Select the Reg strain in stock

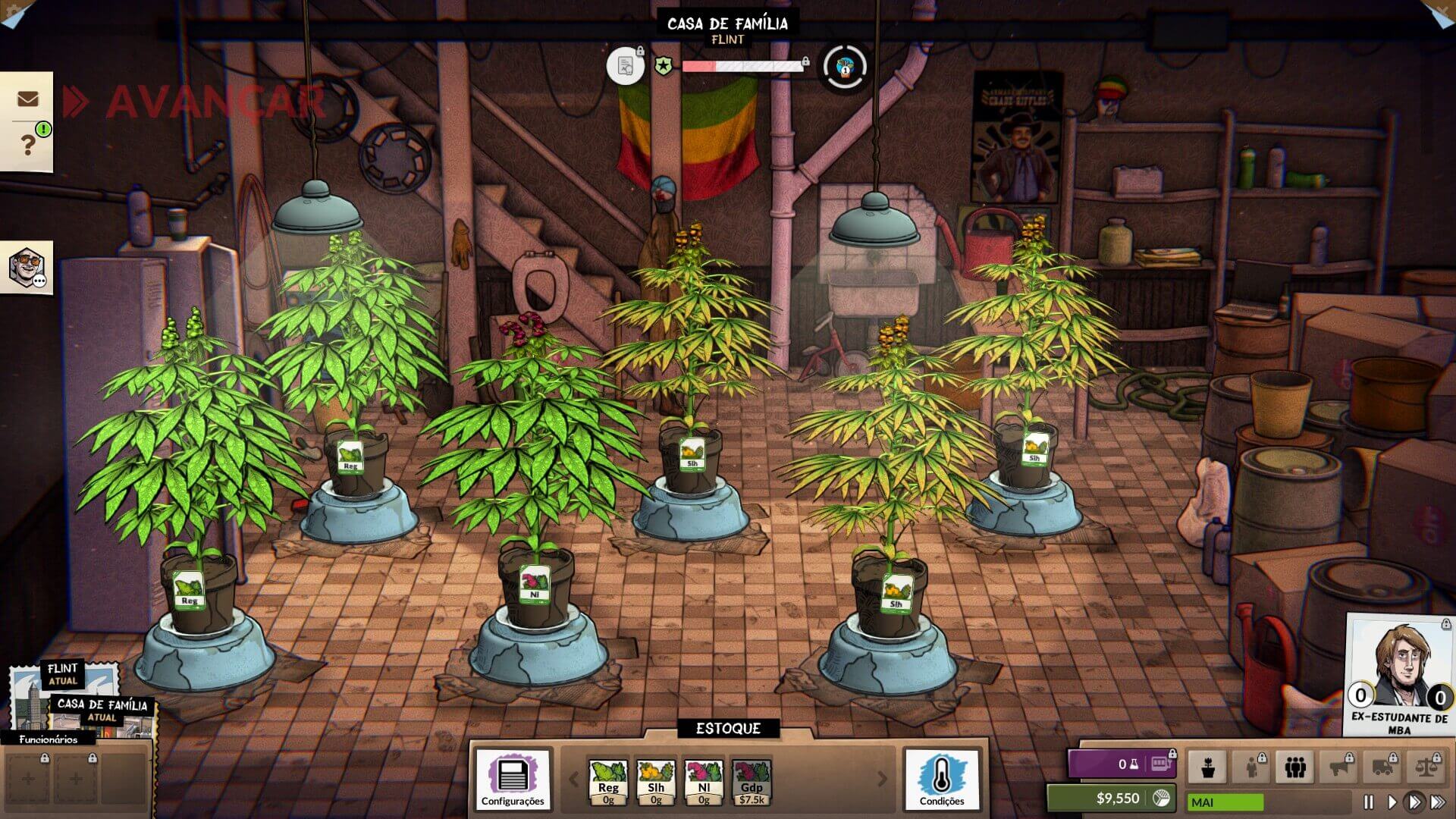(608, 781)
